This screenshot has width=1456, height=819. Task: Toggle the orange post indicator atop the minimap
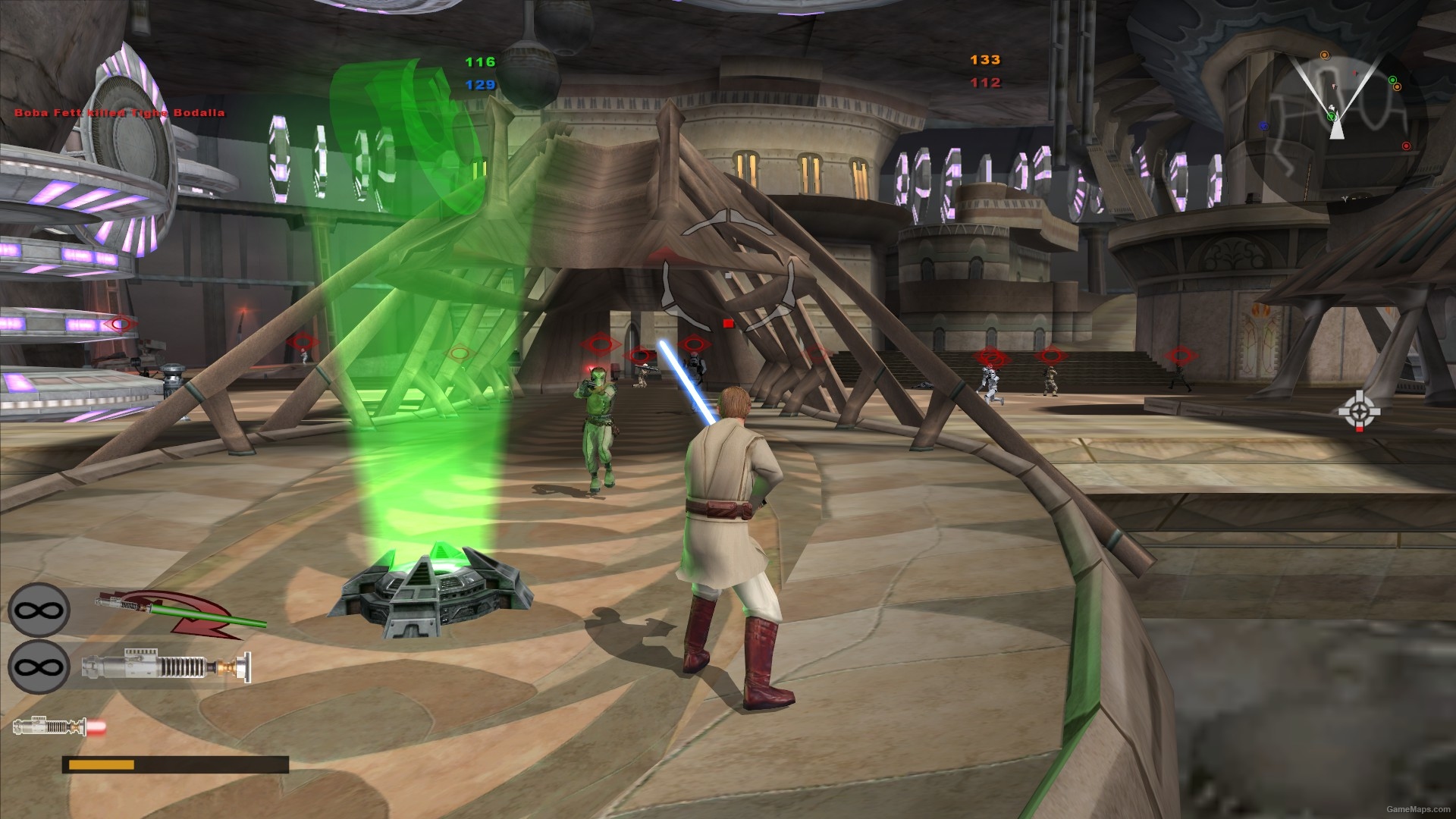coord(1325,55)
